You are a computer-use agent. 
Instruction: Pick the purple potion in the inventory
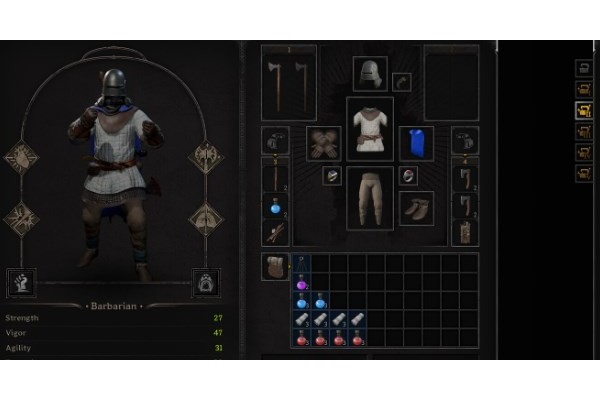coord(301,284)
